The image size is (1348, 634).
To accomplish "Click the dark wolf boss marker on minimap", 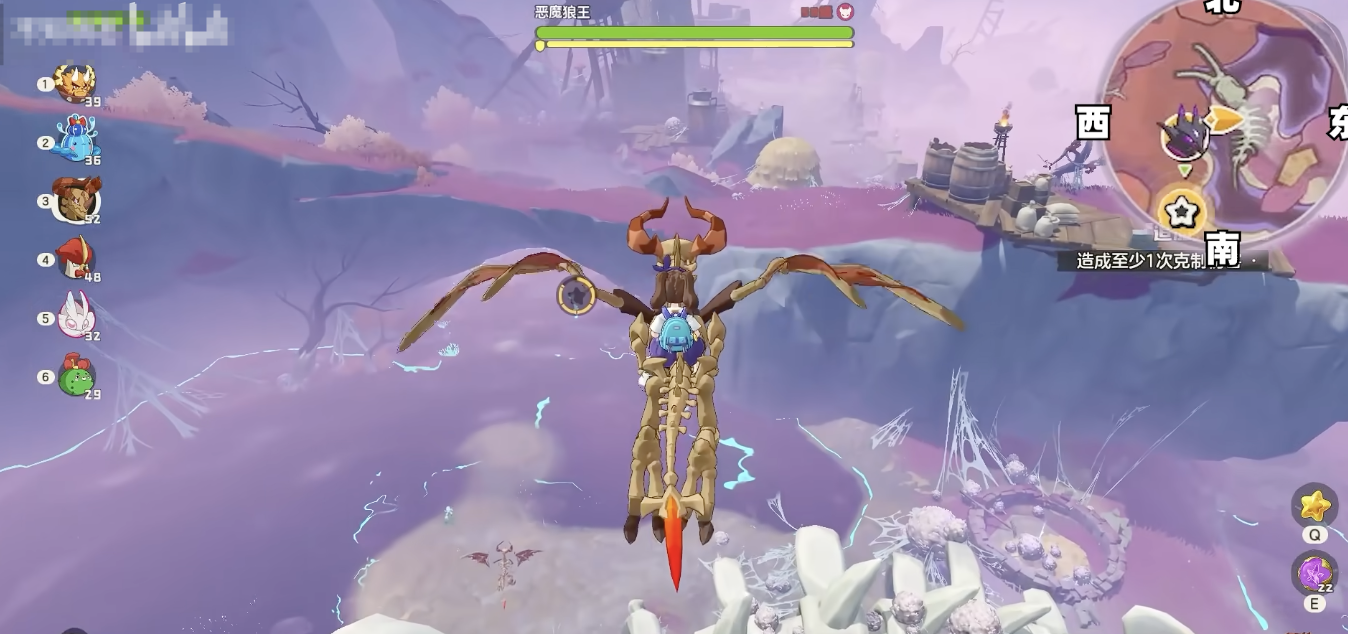I will (x=1184, y=135).
